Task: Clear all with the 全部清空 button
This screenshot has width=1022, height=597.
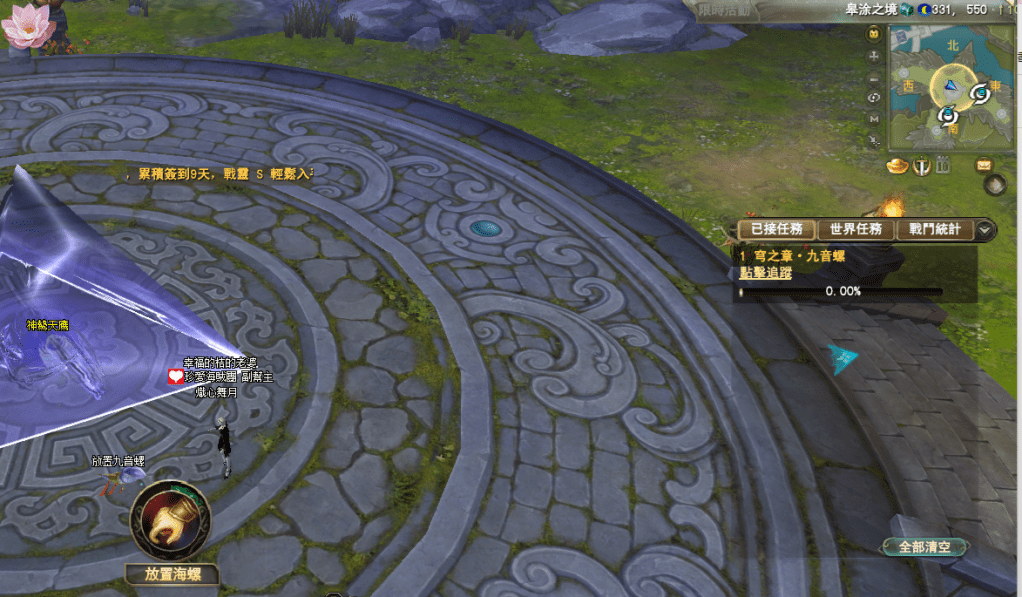Action: (925, 547)
